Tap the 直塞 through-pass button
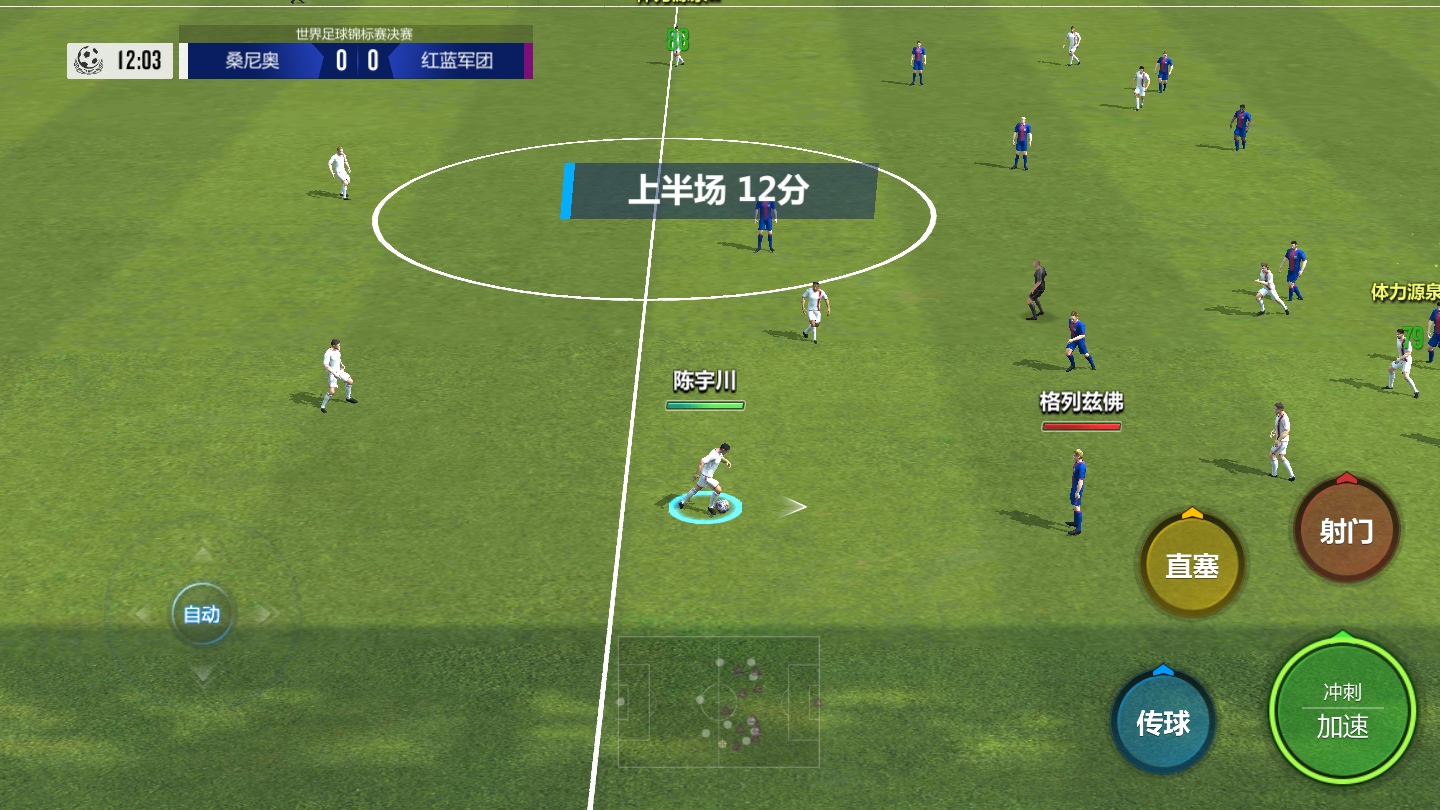The height and width of the screenshot is (810, 1440). [1192, 565]
